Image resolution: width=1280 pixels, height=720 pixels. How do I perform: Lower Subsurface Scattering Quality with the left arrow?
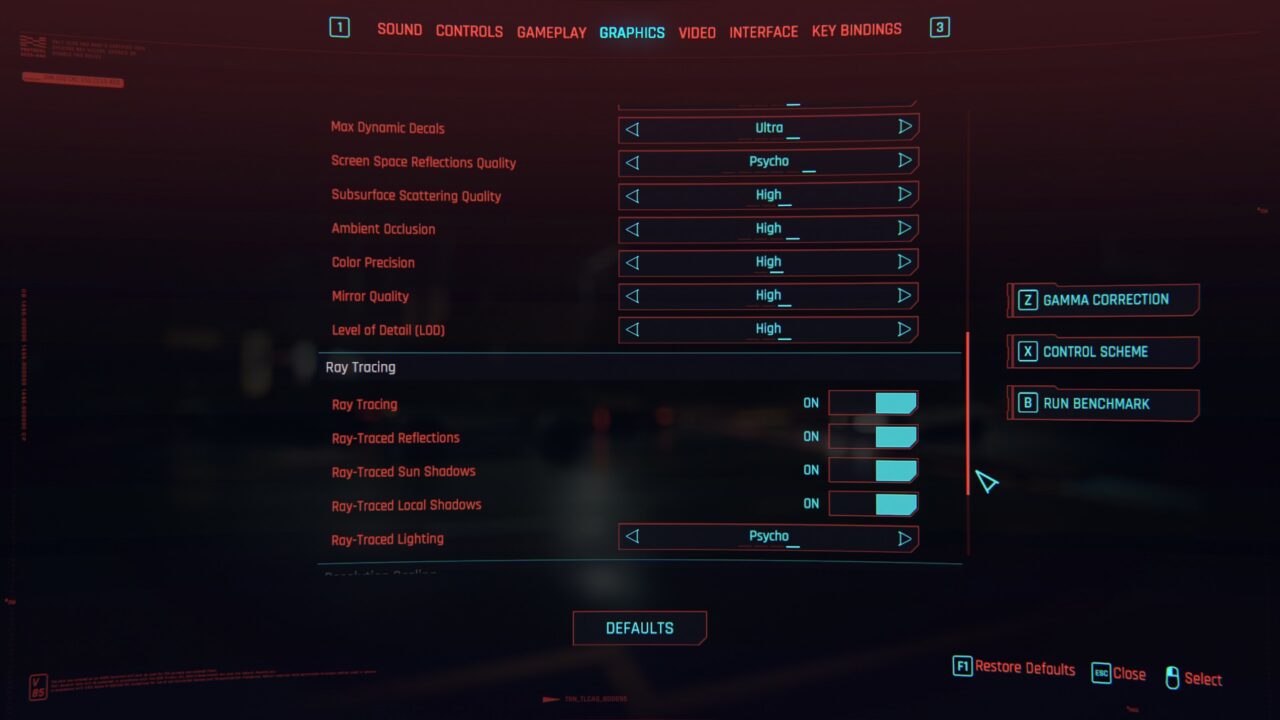pyautogui.click(x=632, y=195)
